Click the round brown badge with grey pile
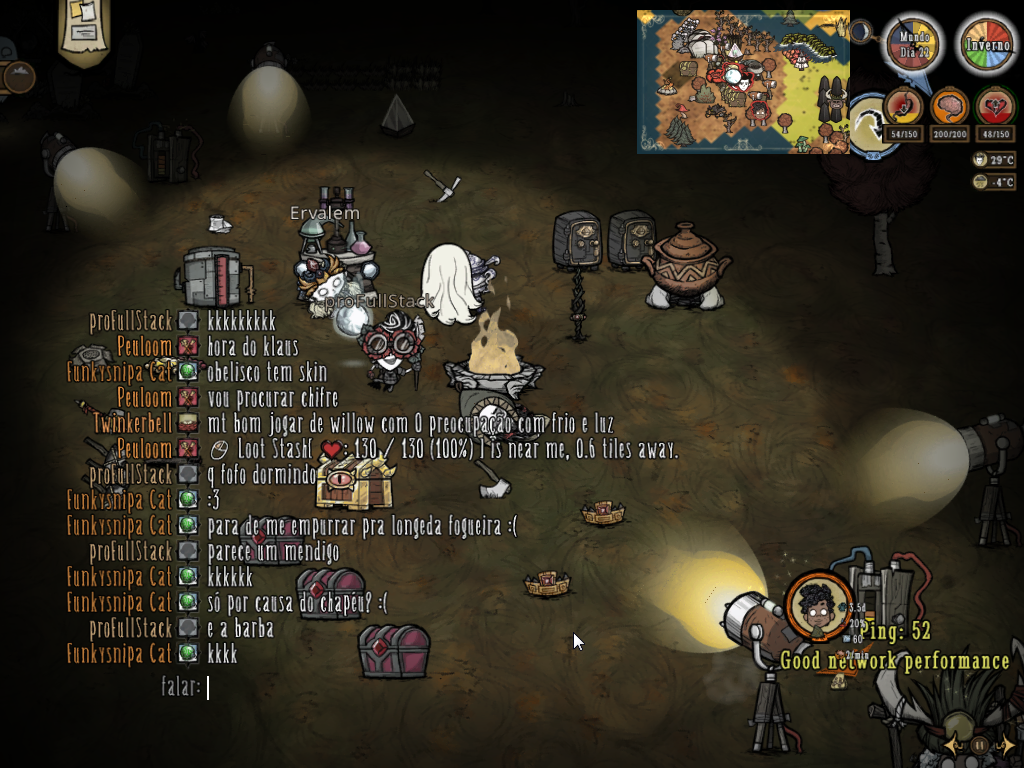 [18, 76]
